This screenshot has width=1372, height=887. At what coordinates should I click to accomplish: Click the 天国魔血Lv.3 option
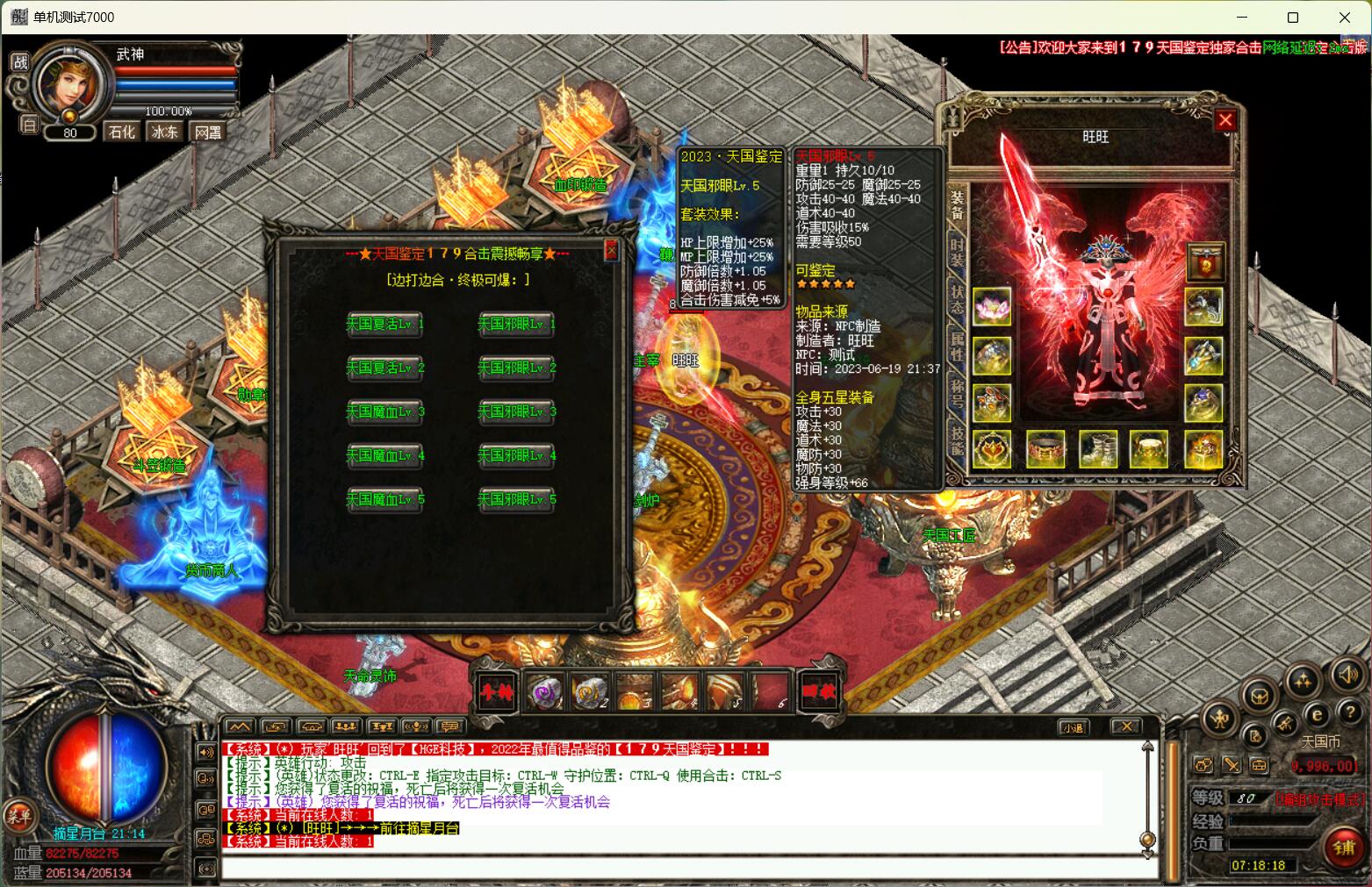pyautogui.click(x=384, y=411)
